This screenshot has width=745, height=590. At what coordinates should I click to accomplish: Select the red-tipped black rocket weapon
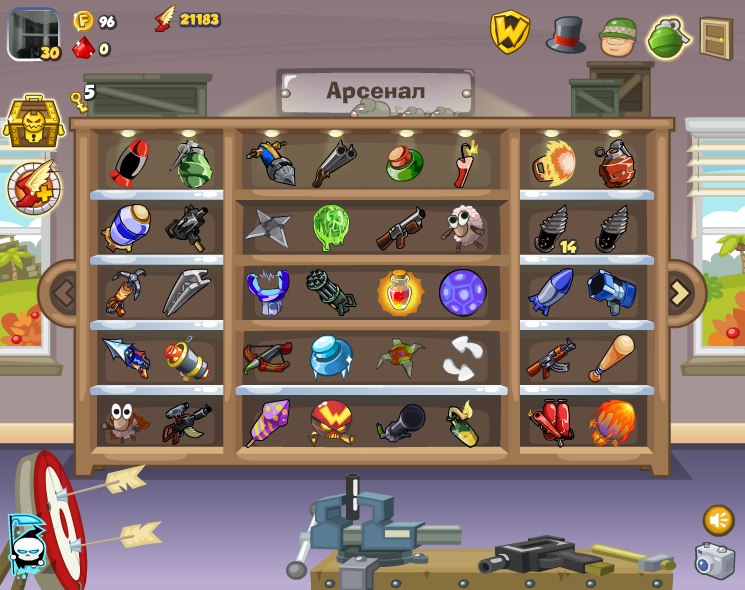click(128, 163)
